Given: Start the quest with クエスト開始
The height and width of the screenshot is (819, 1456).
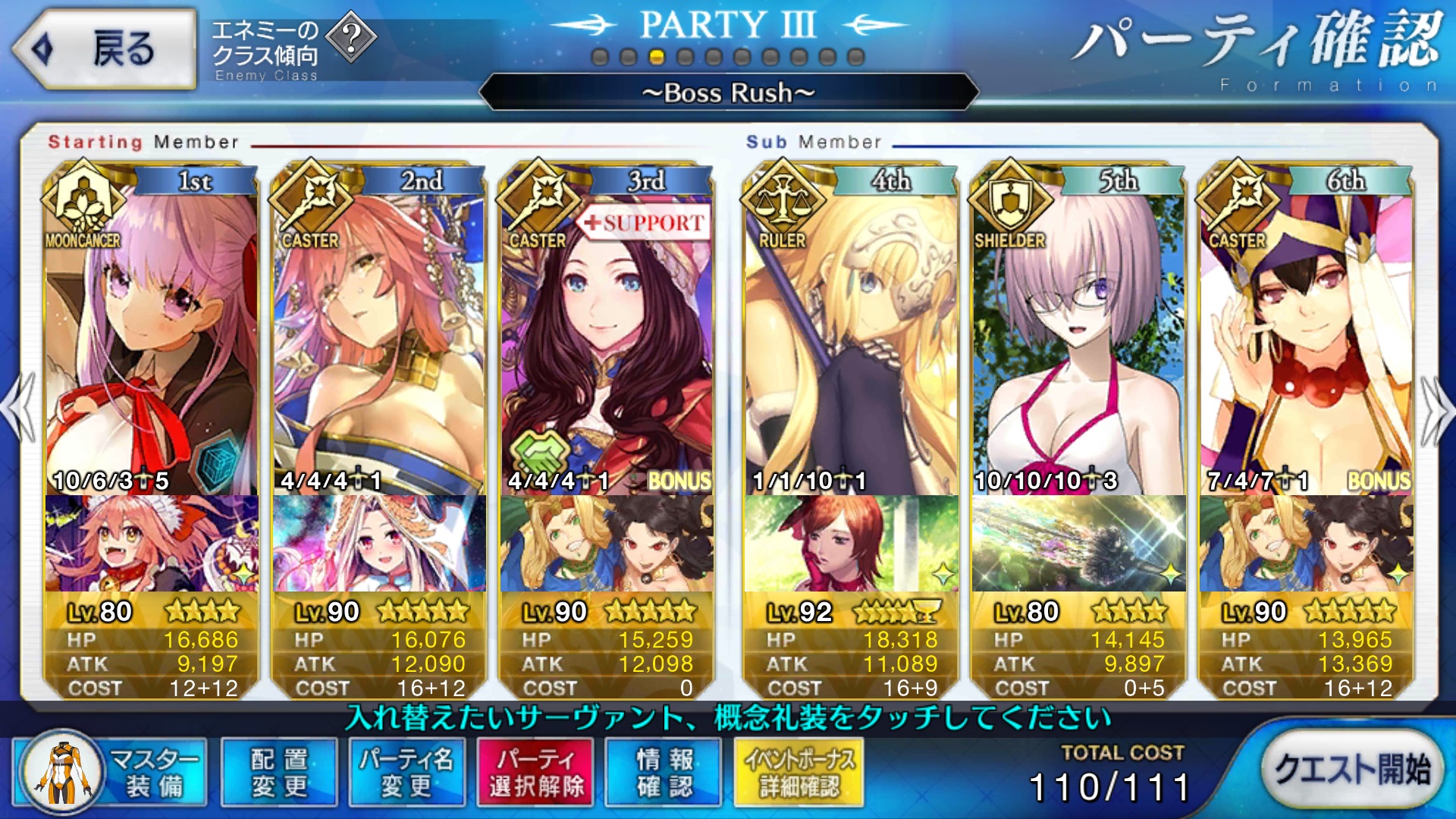Looking at the screenshot, I should tap(1352, 769).
